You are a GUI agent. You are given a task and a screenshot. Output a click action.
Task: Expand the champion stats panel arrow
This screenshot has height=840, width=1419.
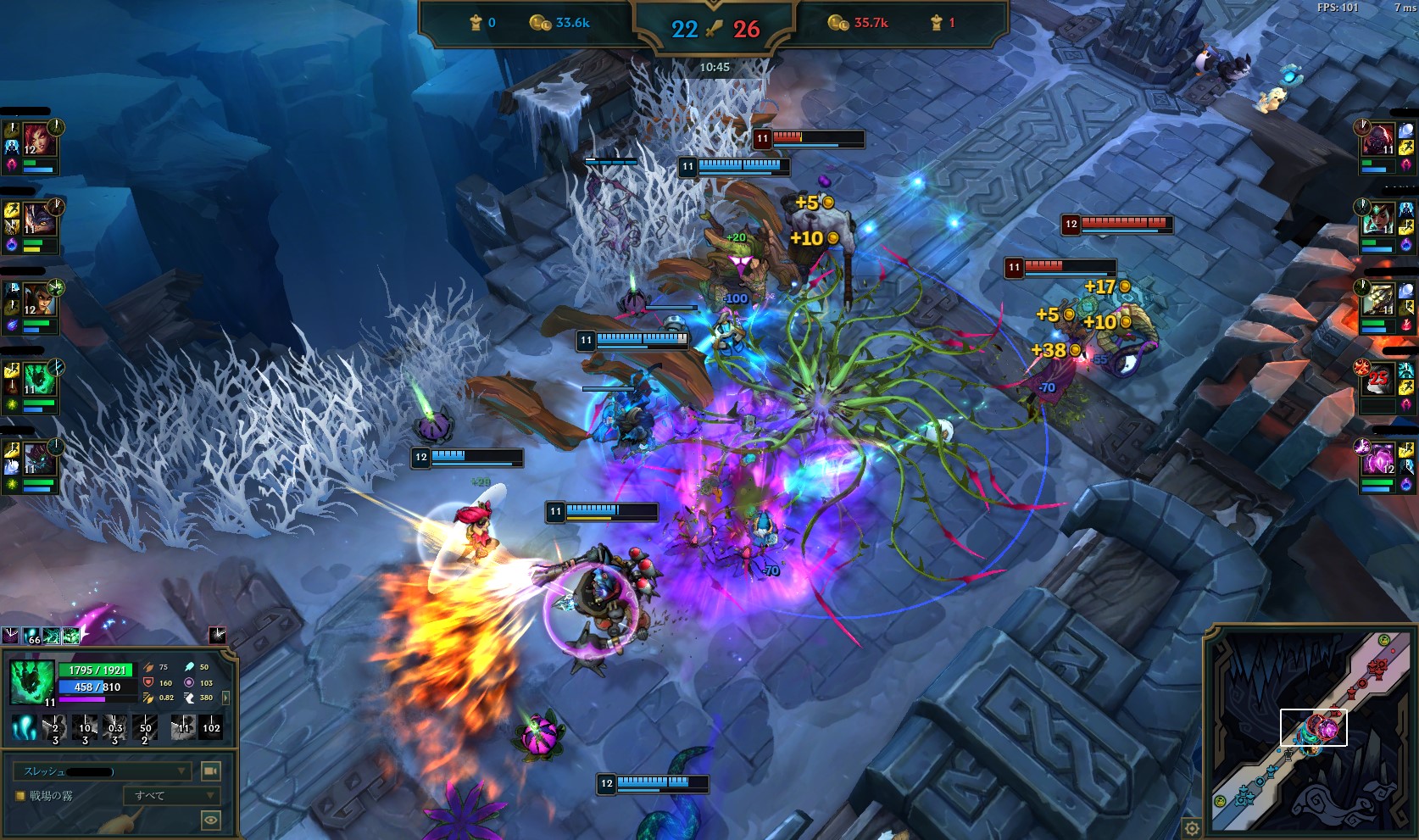[x=225, y=698]
